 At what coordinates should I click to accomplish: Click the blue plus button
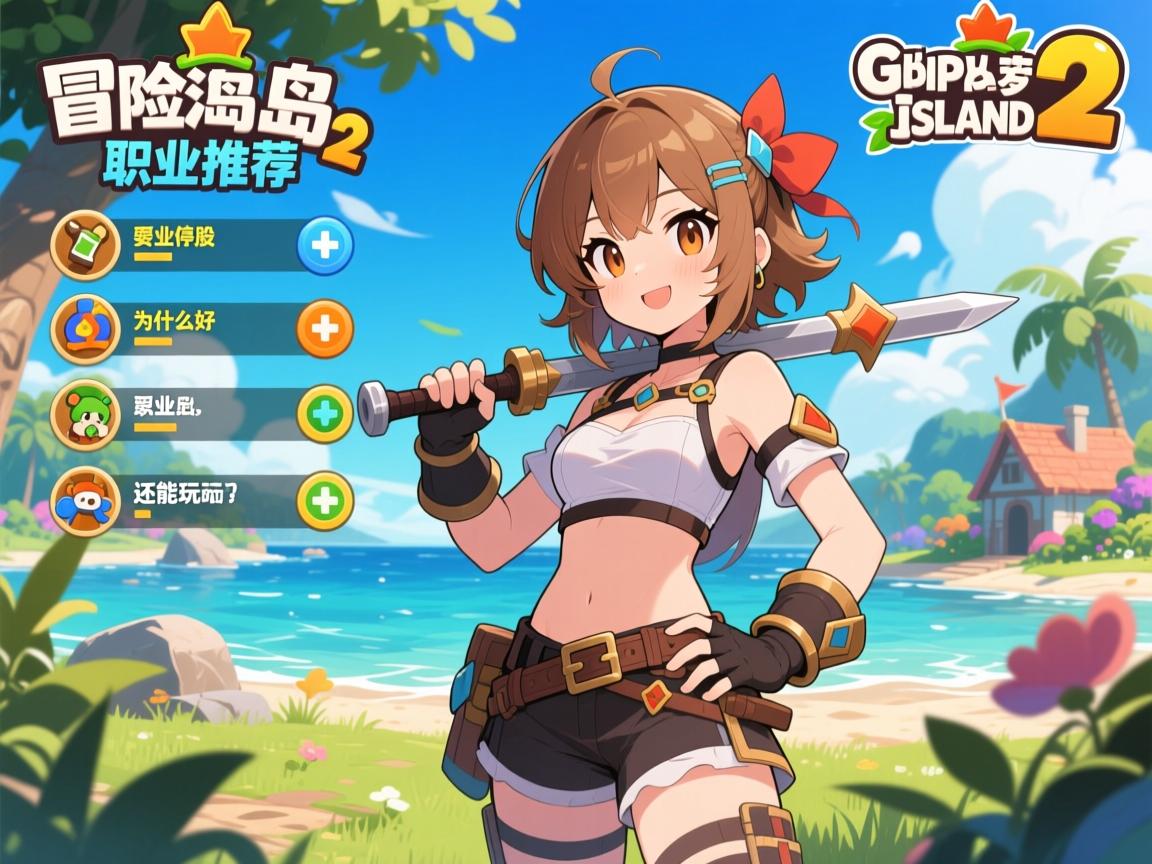click(x=326, y=245)
